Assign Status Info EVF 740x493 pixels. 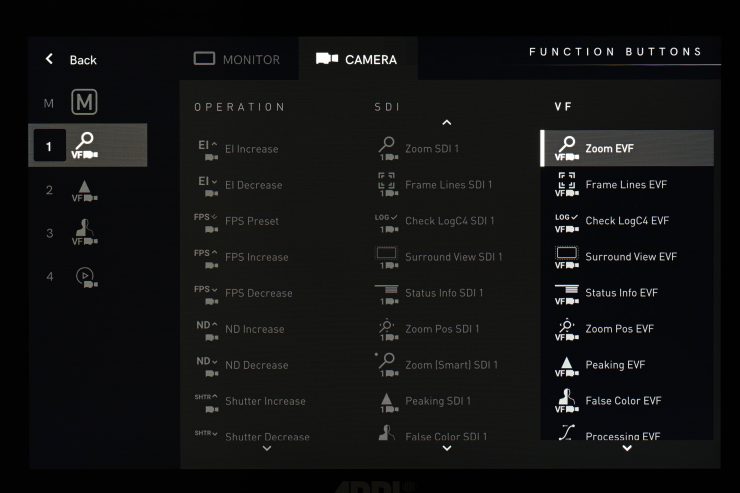click(623, 293)
